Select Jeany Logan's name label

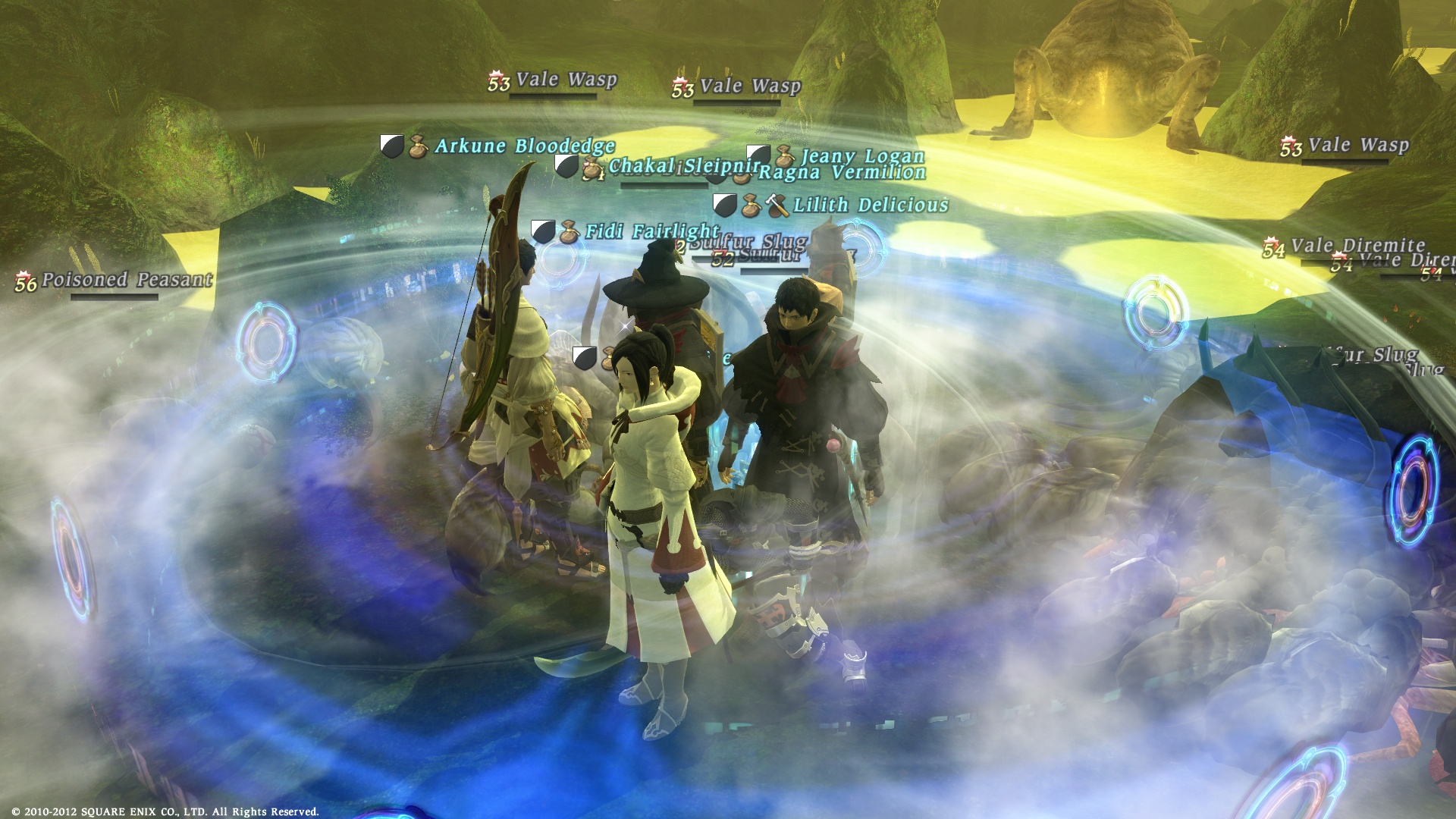coord(863,156)
